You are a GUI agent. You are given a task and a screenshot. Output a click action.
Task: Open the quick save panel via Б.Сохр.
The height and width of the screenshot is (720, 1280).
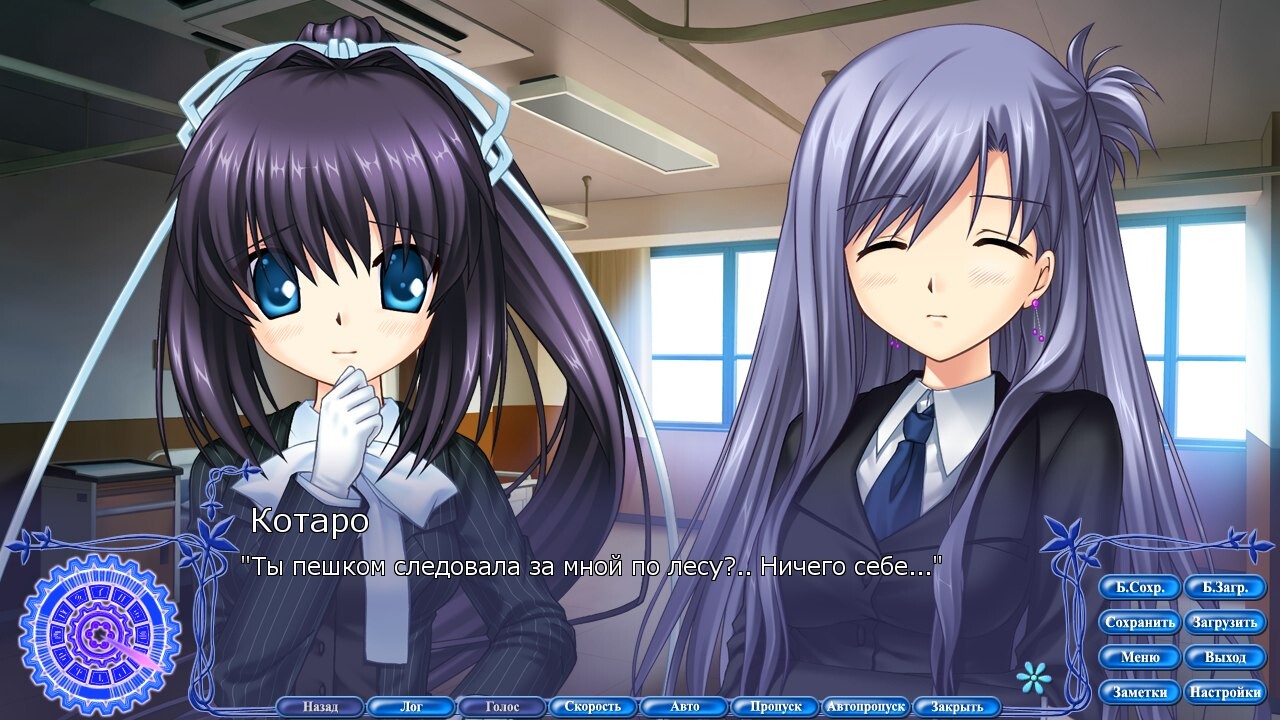[1140, 587]
